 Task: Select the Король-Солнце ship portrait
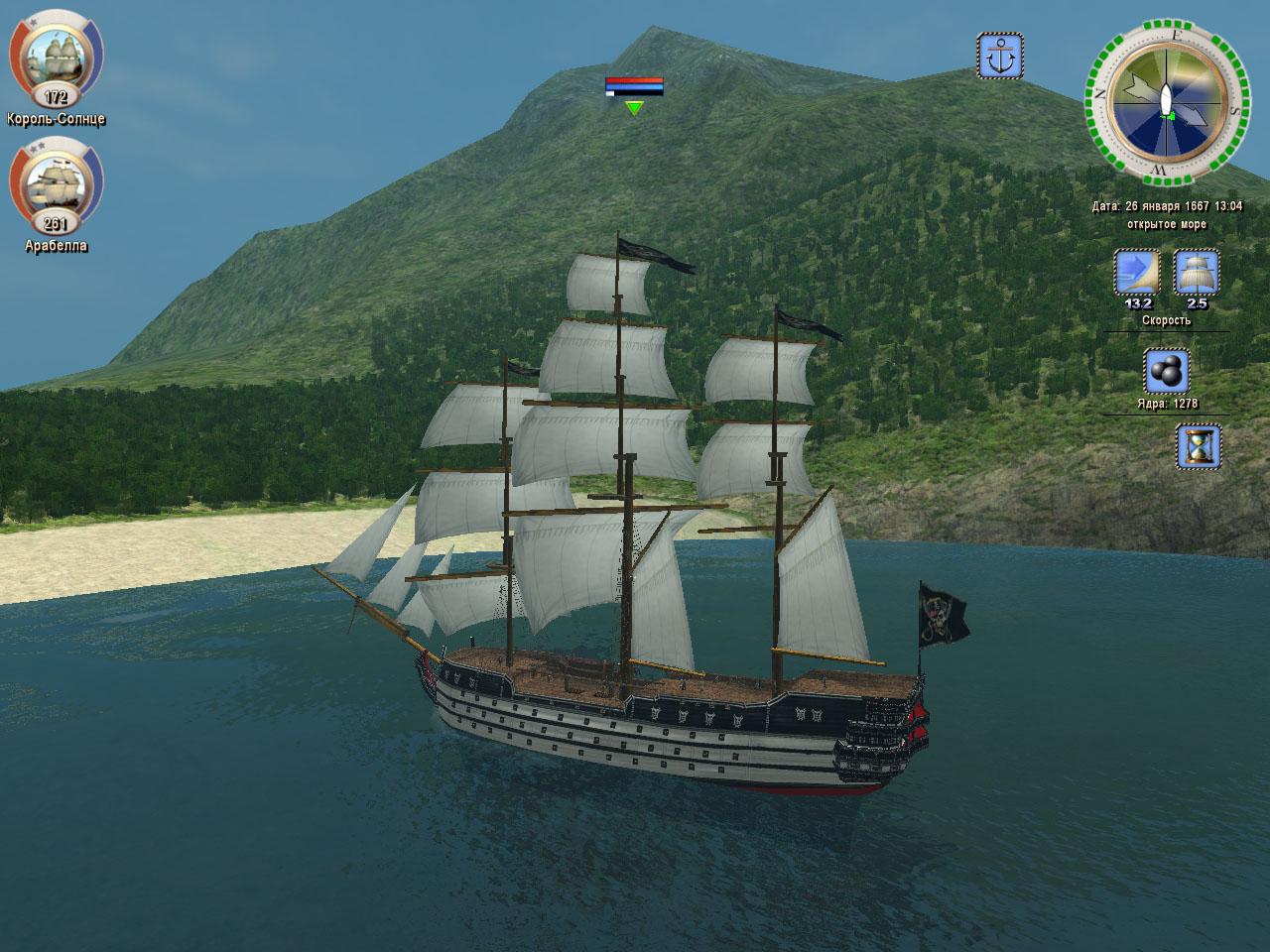pyautogui.click(x=56, y=56)
